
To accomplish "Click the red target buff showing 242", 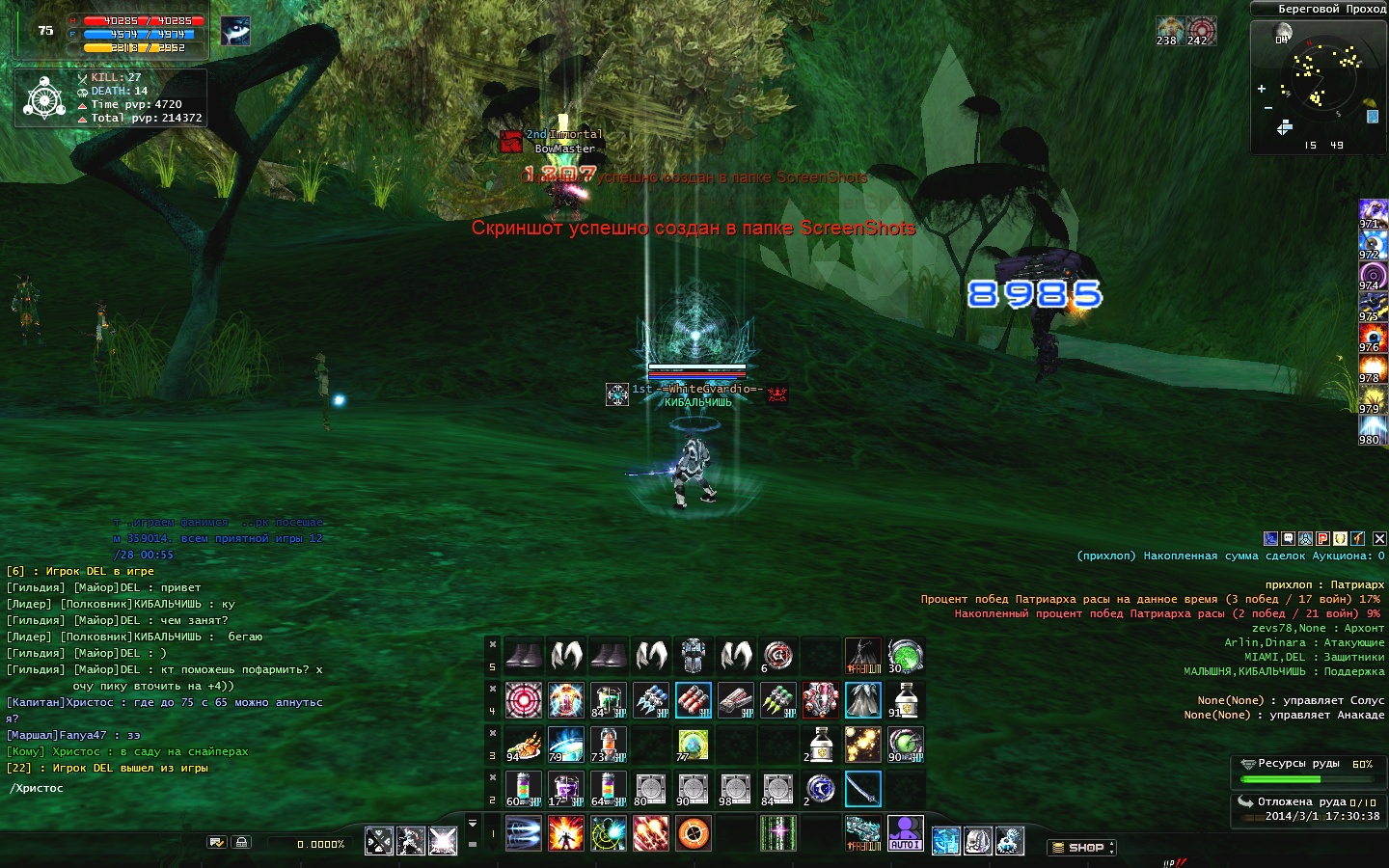I will tap(1201, 30).
